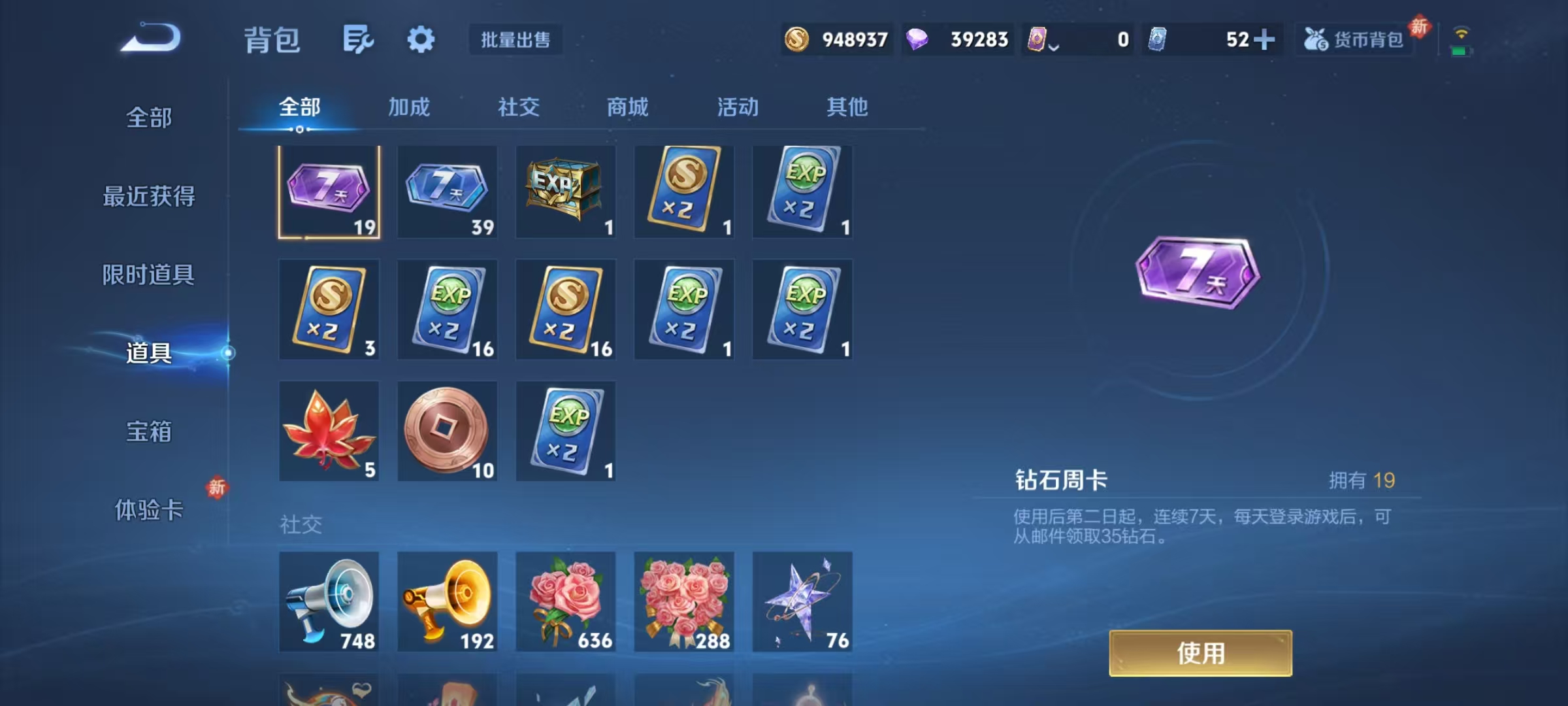This screenshot has height=706, width=1568.
Task: Open the 宝箱 category in the sidebar
Action: point(149,431)
